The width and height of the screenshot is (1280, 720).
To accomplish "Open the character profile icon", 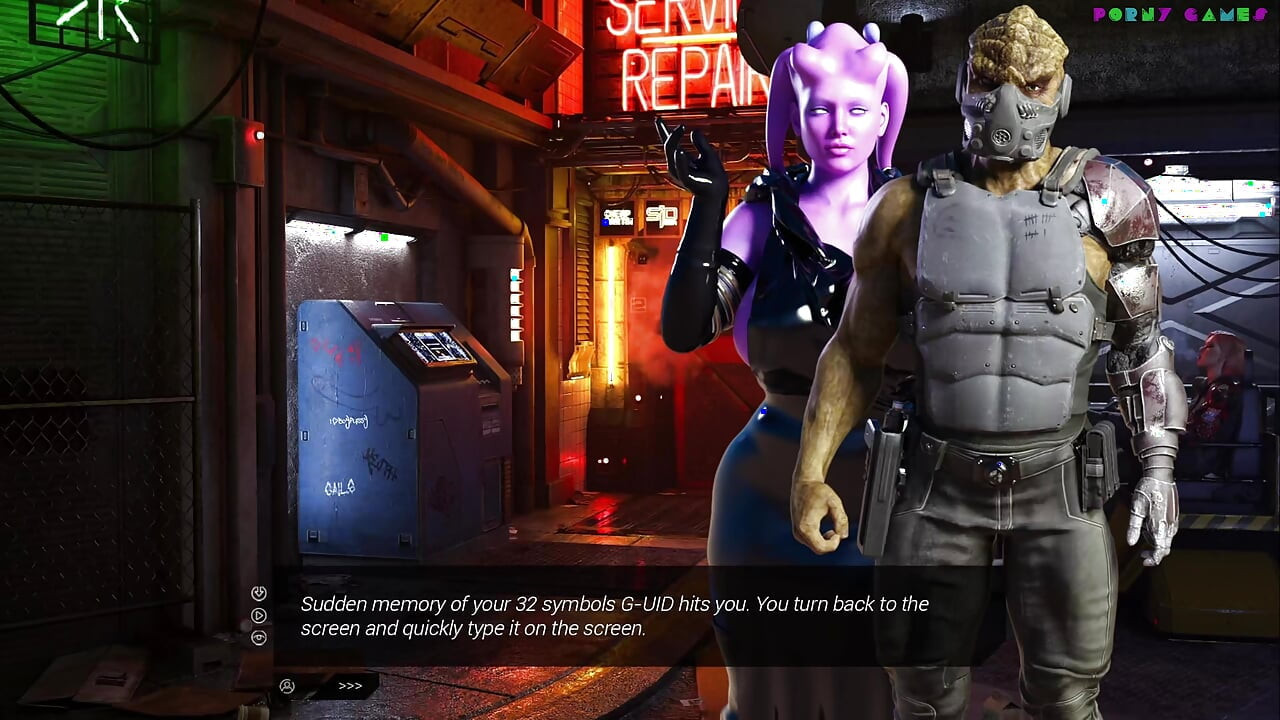I will [288, 686].
